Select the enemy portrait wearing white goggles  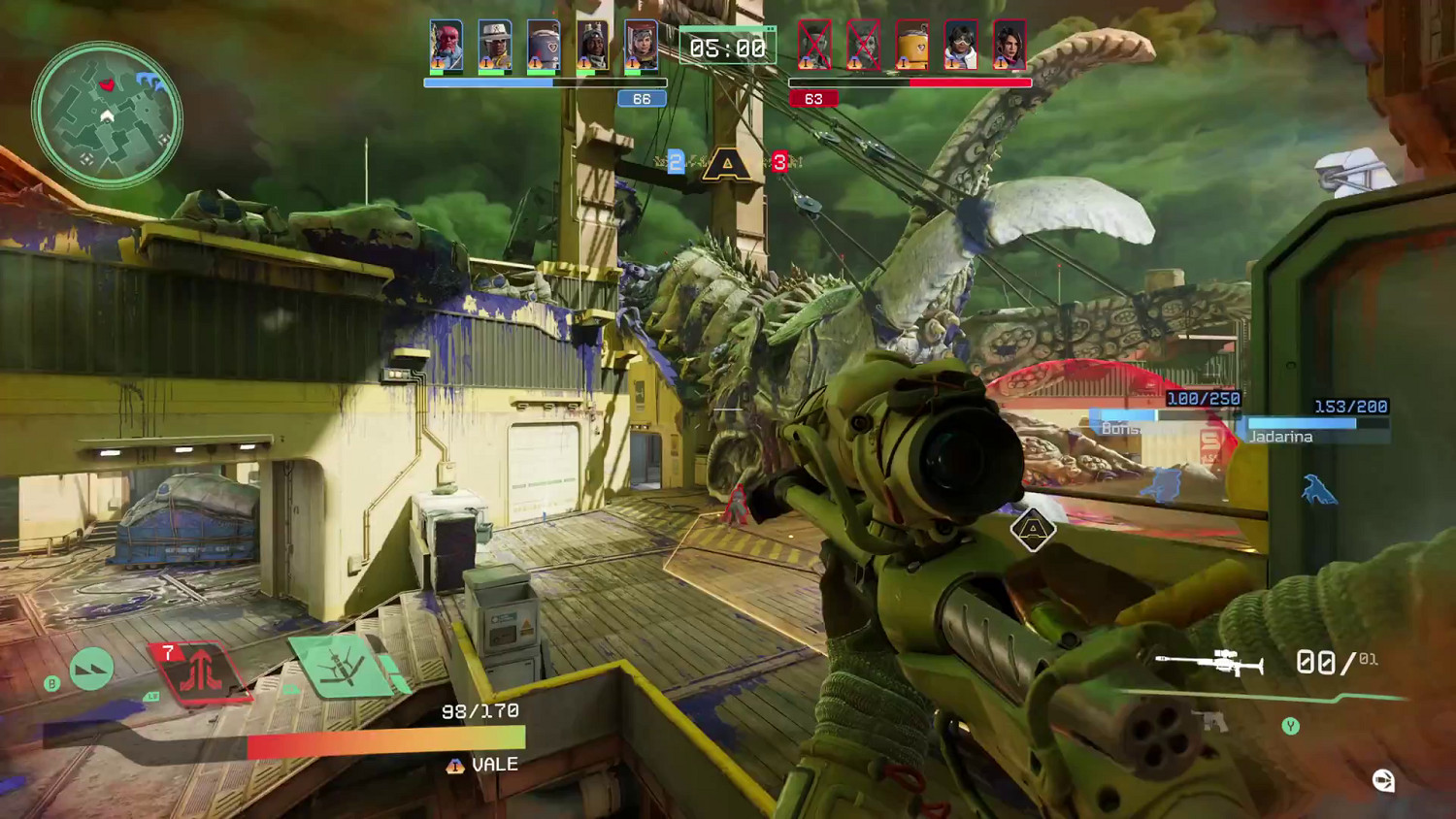pos(960,45)
